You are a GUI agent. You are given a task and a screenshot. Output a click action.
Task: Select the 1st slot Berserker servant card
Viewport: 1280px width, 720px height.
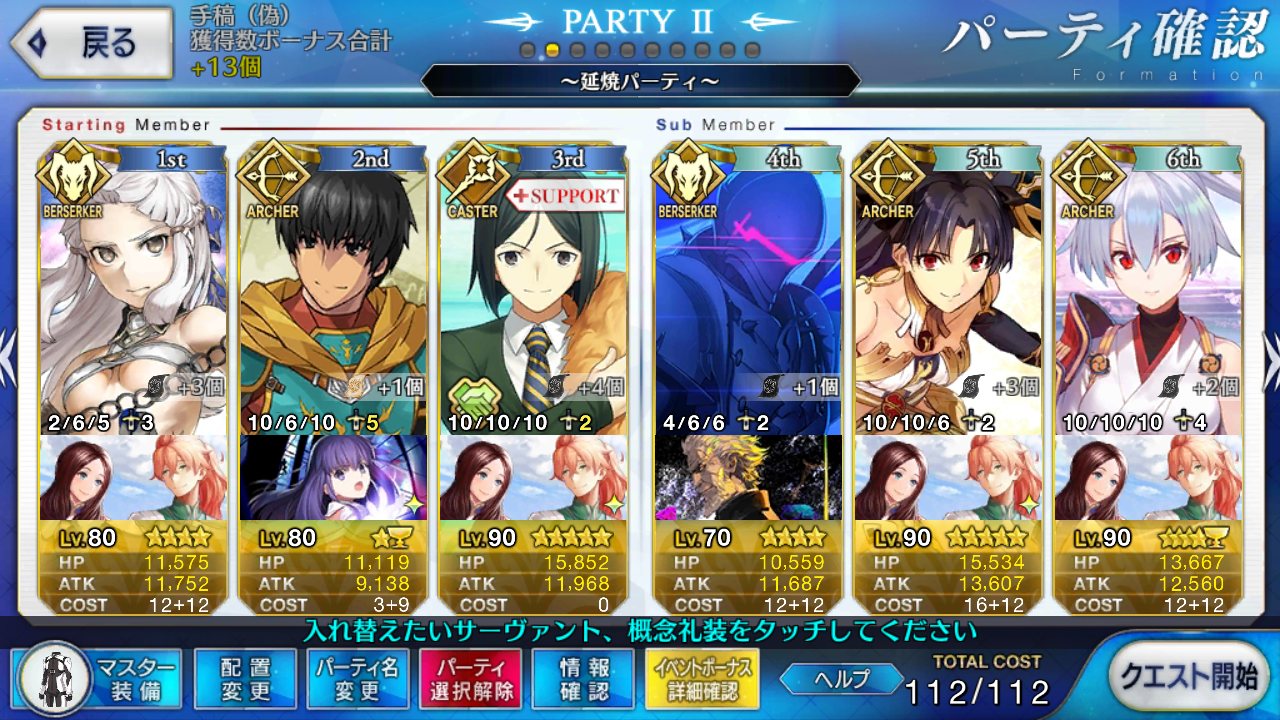click(132, 290)
